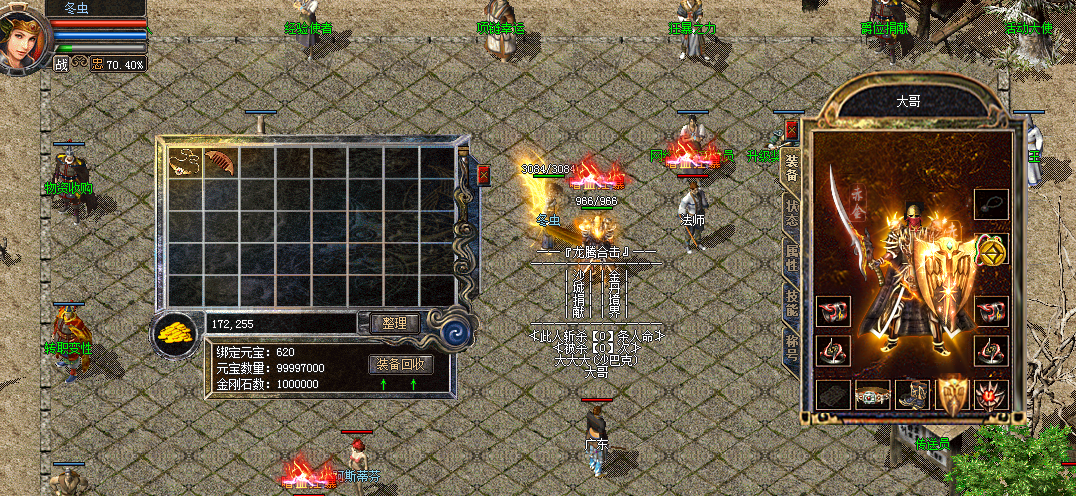
Task: Select the golden medal gem equipment slot
Action: coord(991,249)
